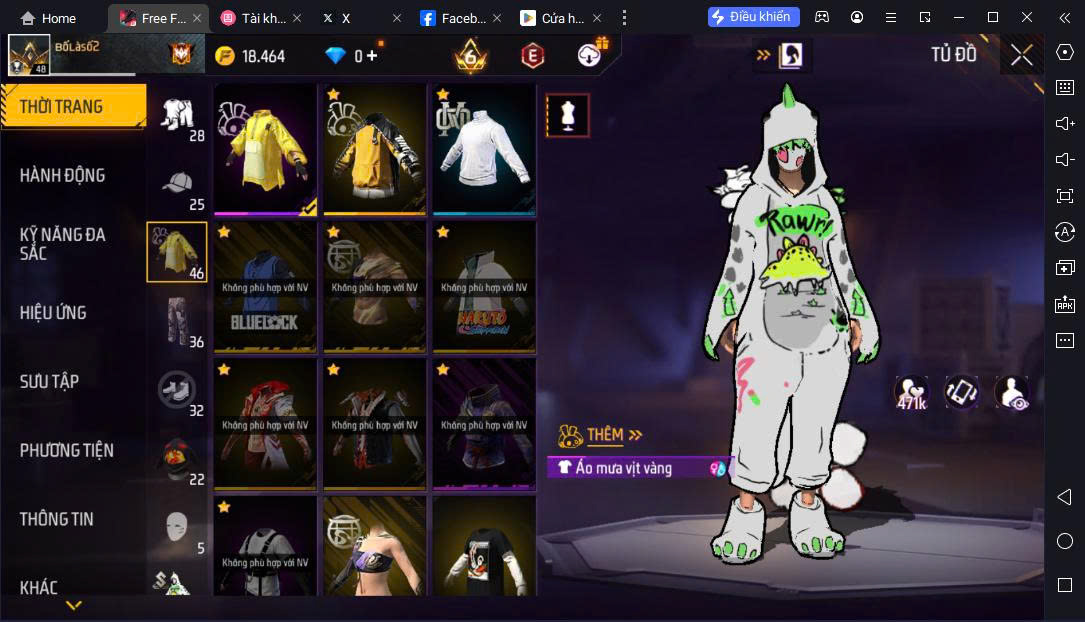Equip the yellow duck raincoat item
This screenshot has height=622, width=1085.
pos(265,148)
